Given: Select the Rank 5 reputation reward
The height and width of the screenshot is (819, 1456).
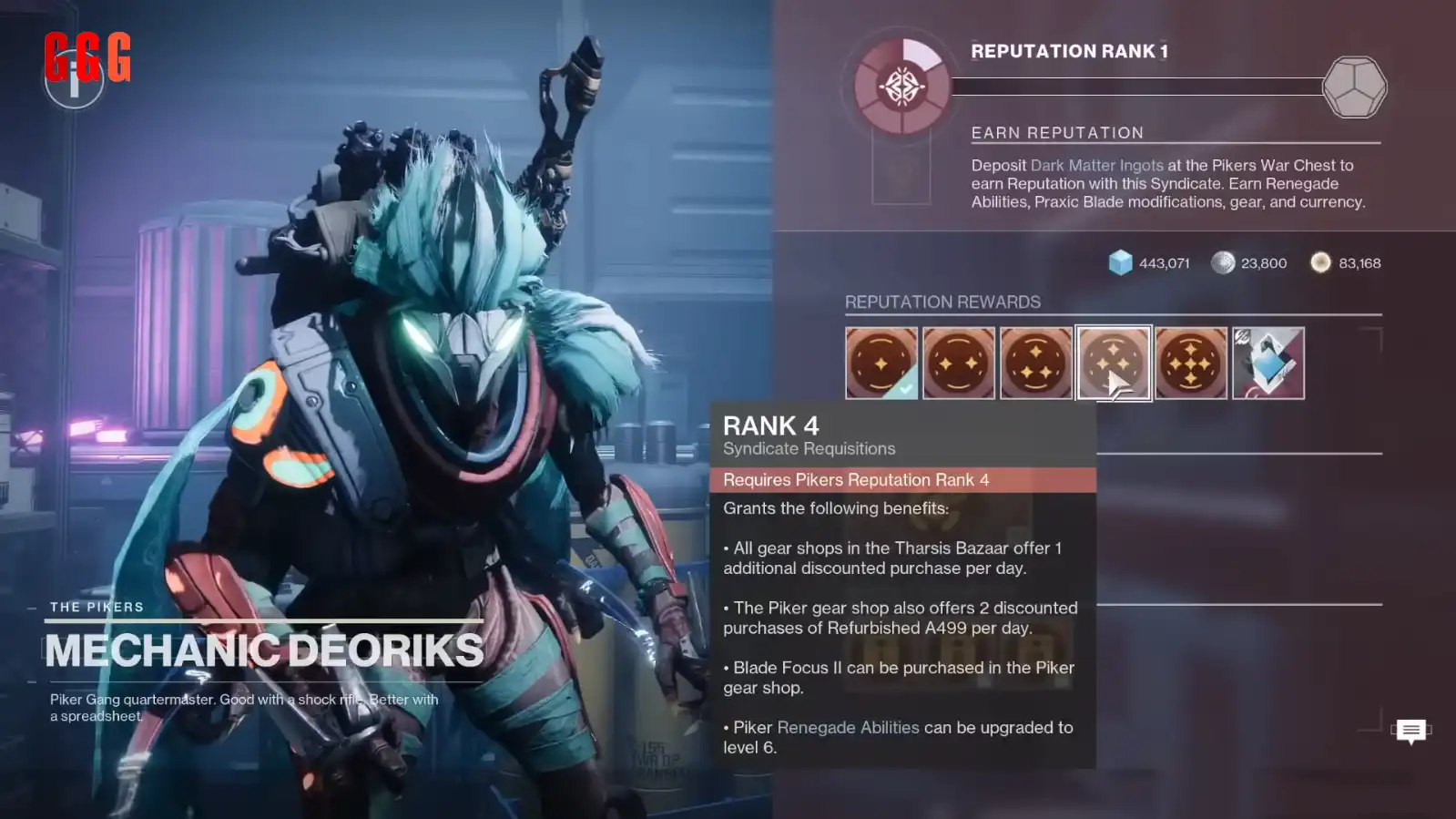Looking at the screenshot, I should 1190,363.
